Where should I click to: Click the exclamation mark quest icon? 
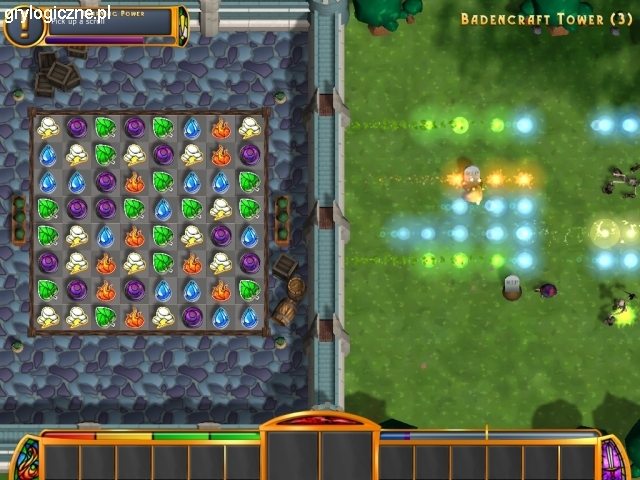click(23, 27)
